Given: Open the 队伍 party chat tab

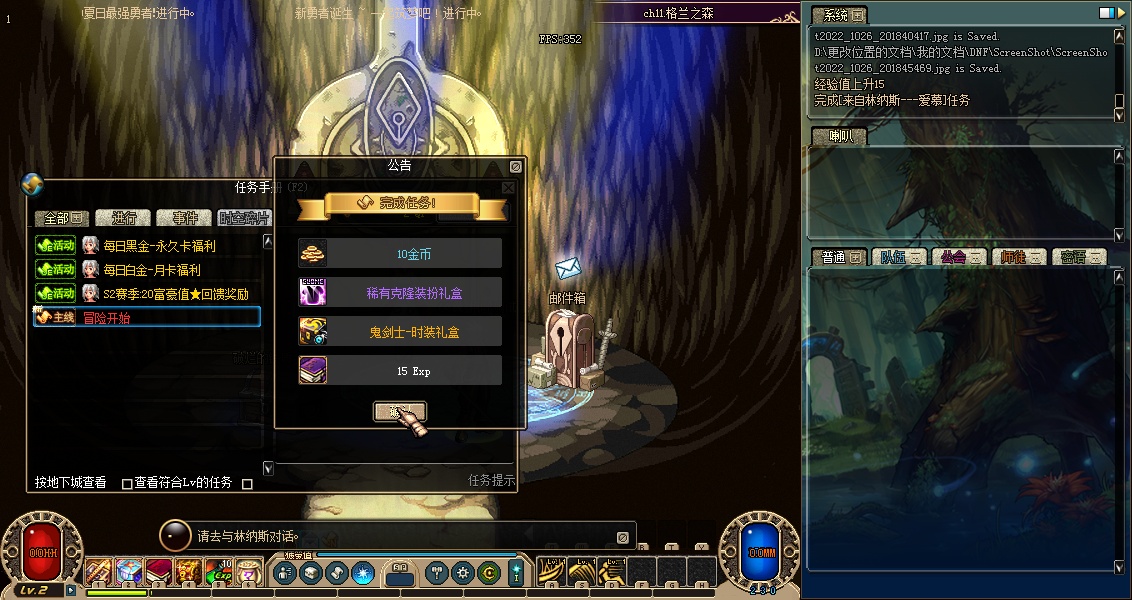Looking at the screenshot, I should coord(897,257).
